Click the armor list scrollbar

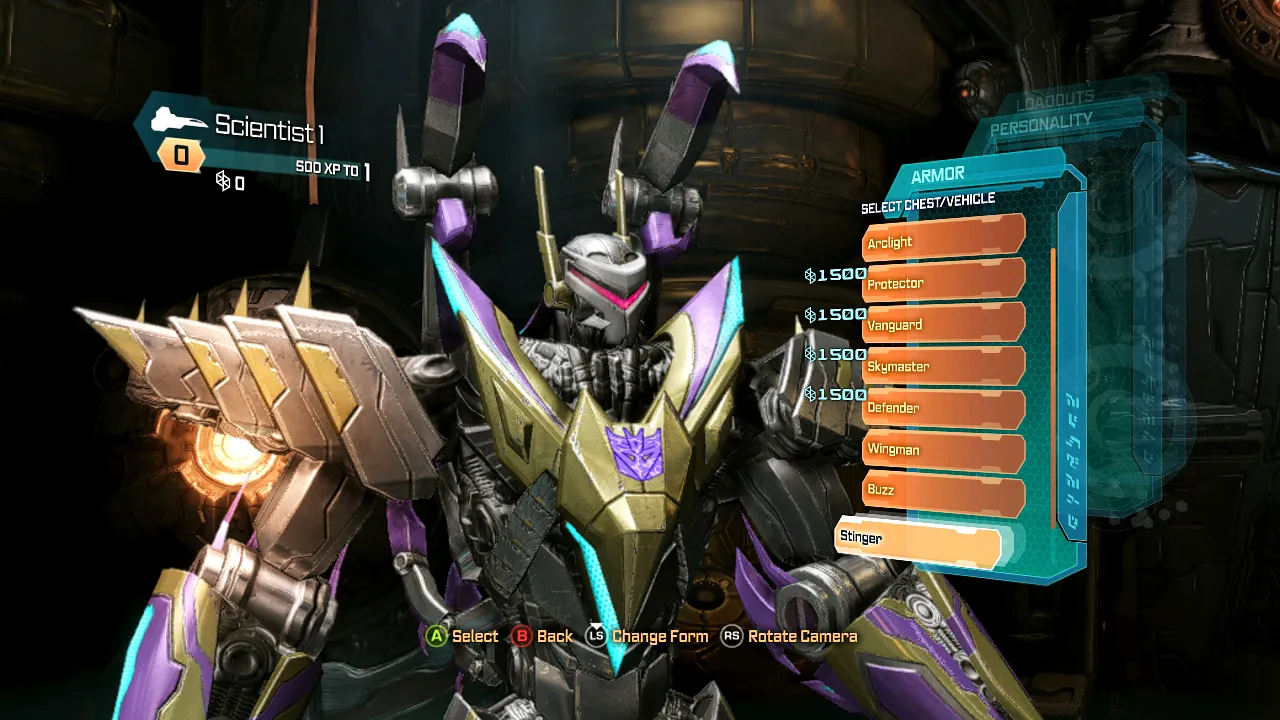pyautogui.click(x=1053, y=388)
